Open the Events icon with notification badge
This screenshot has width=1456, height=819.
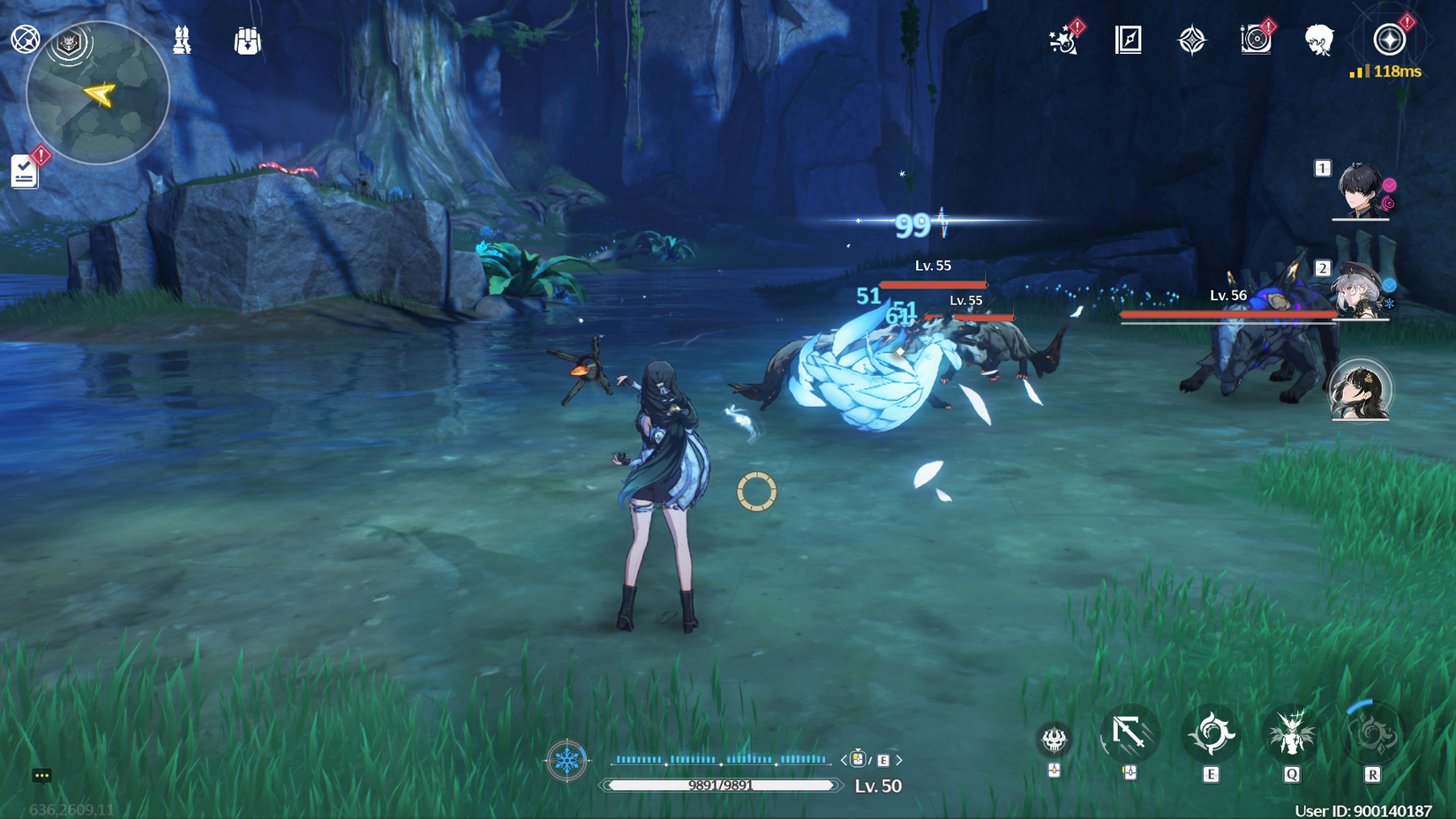tap(1063, 41)
